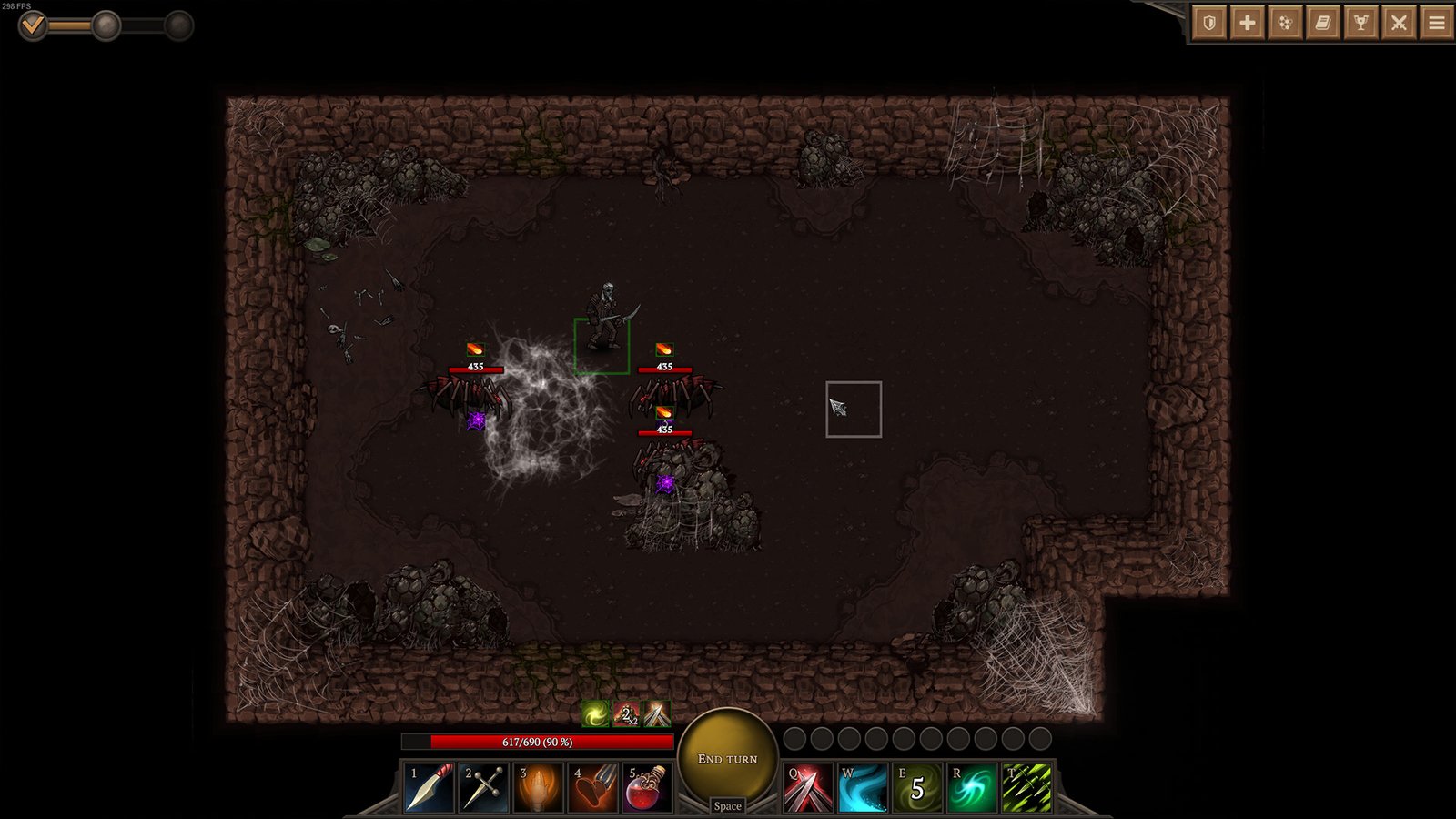Image resolution: width=1456 pixels, height=819 pixels.
Task: Open the hamburger main menu
Action: (x=1437, y=23)
